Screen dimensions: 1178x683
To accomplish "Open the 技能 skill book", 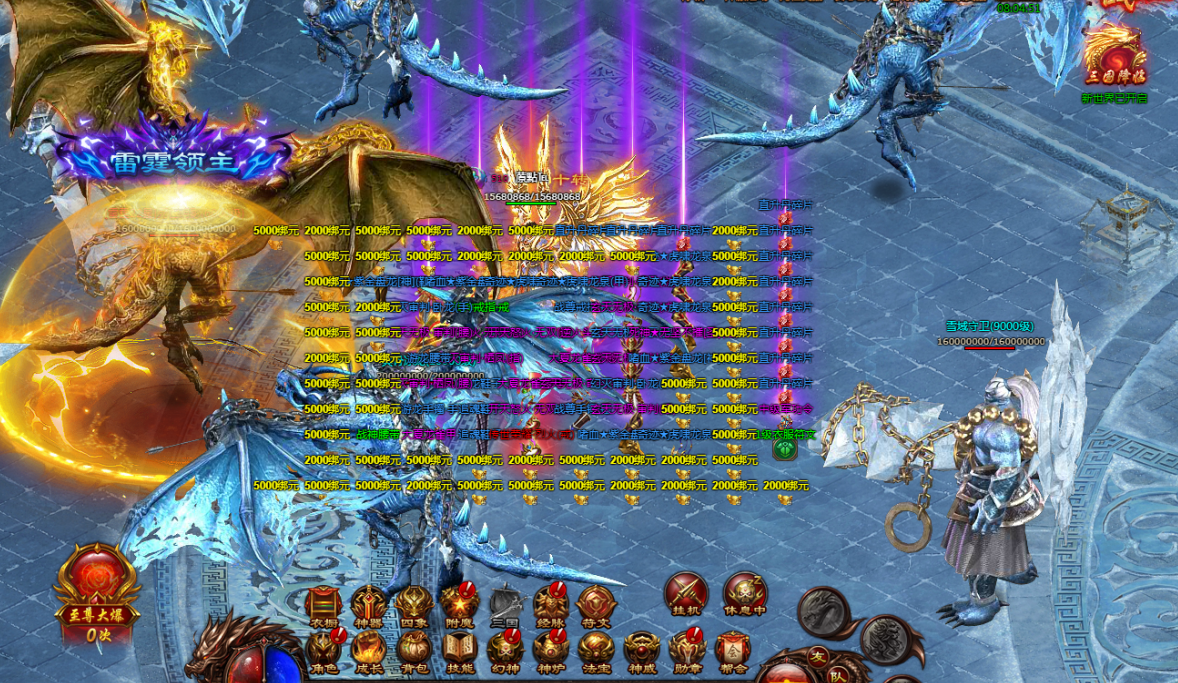I will click(460, 651).
